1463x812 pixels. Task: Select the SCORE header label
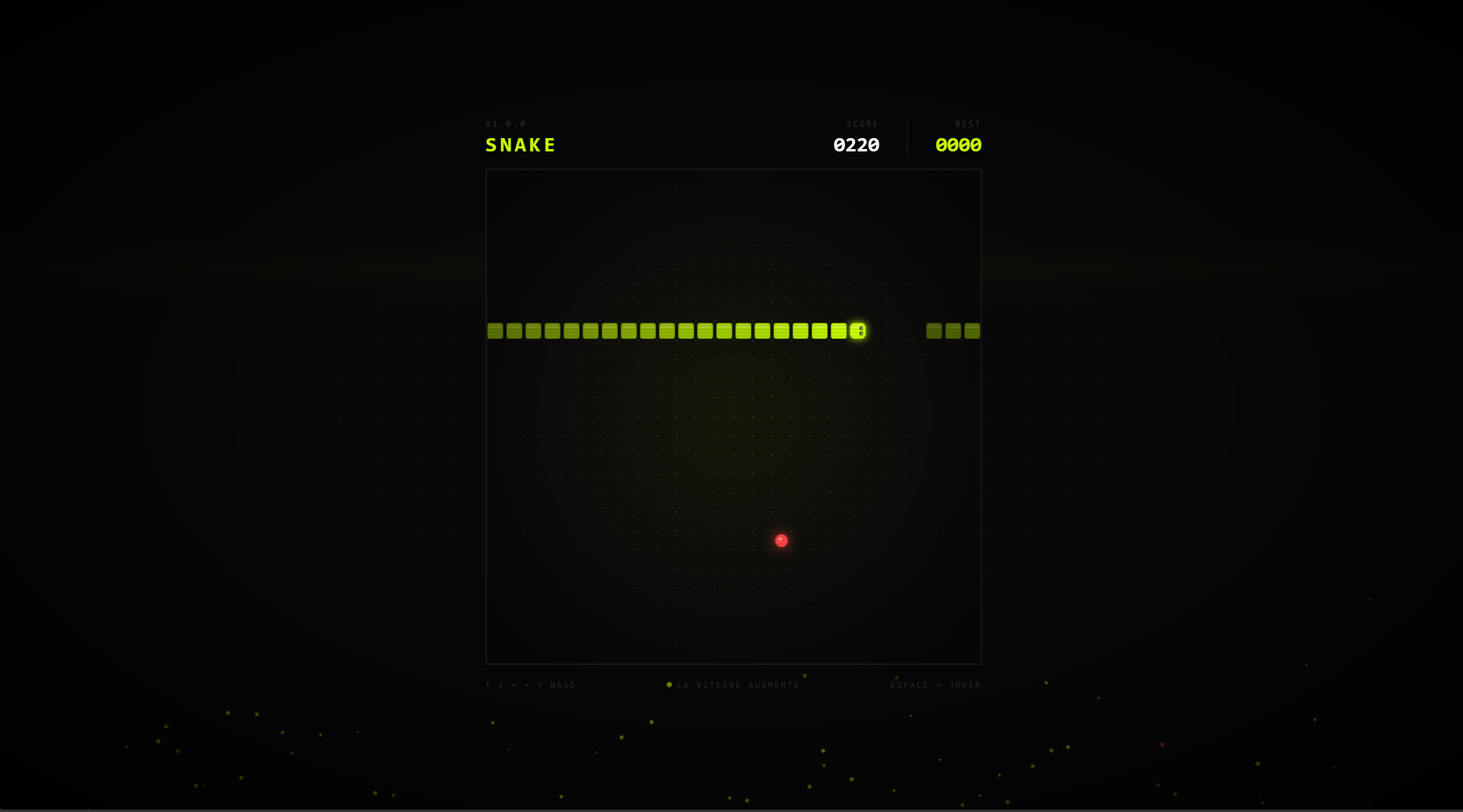point(862,123)
